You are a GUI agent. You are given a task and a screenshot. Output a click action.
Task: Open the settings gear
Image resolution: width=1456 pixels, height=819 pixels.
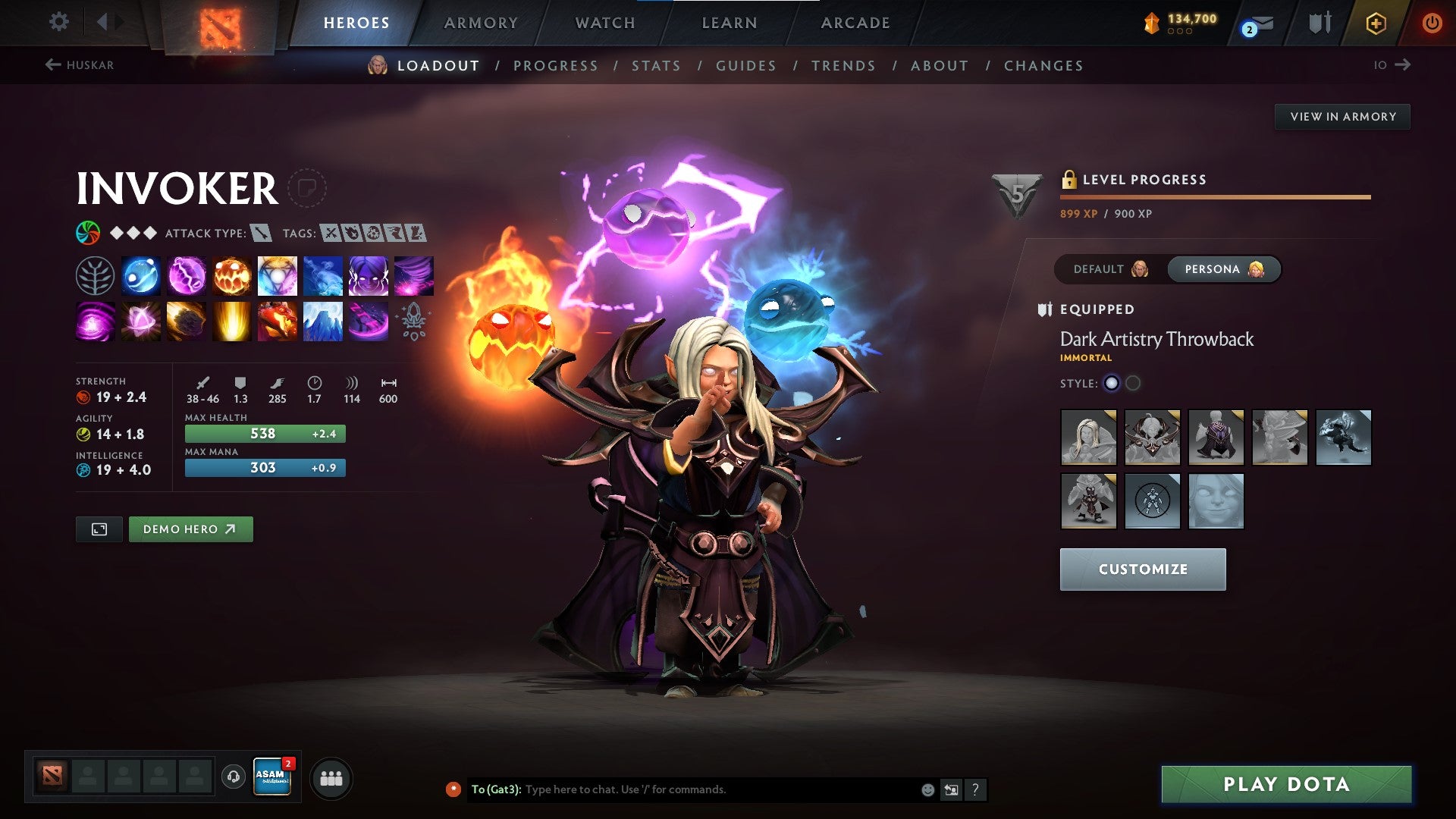coord(58,22)
